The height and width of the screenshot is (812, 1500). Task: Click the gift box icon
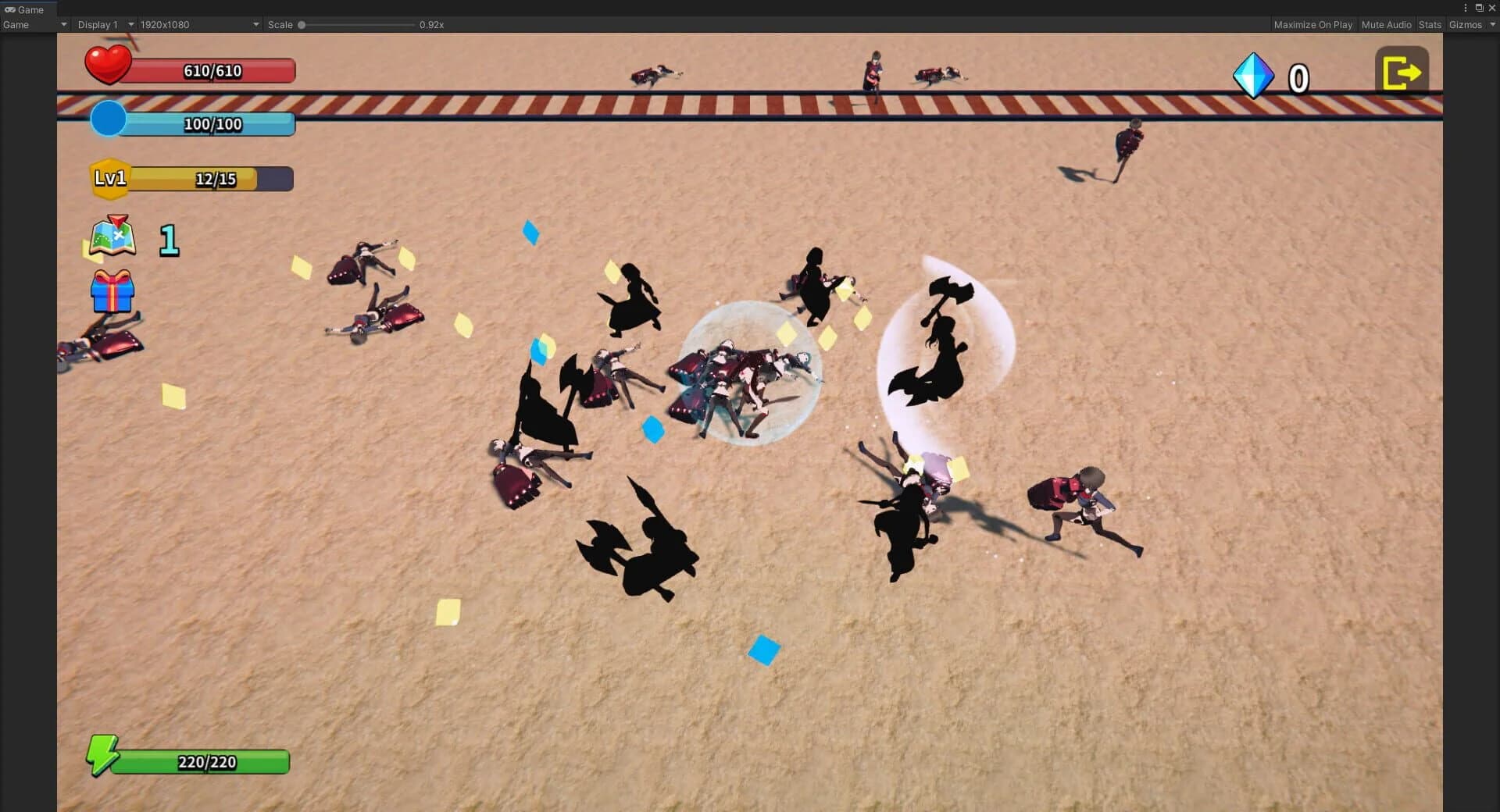pos(112,294)
